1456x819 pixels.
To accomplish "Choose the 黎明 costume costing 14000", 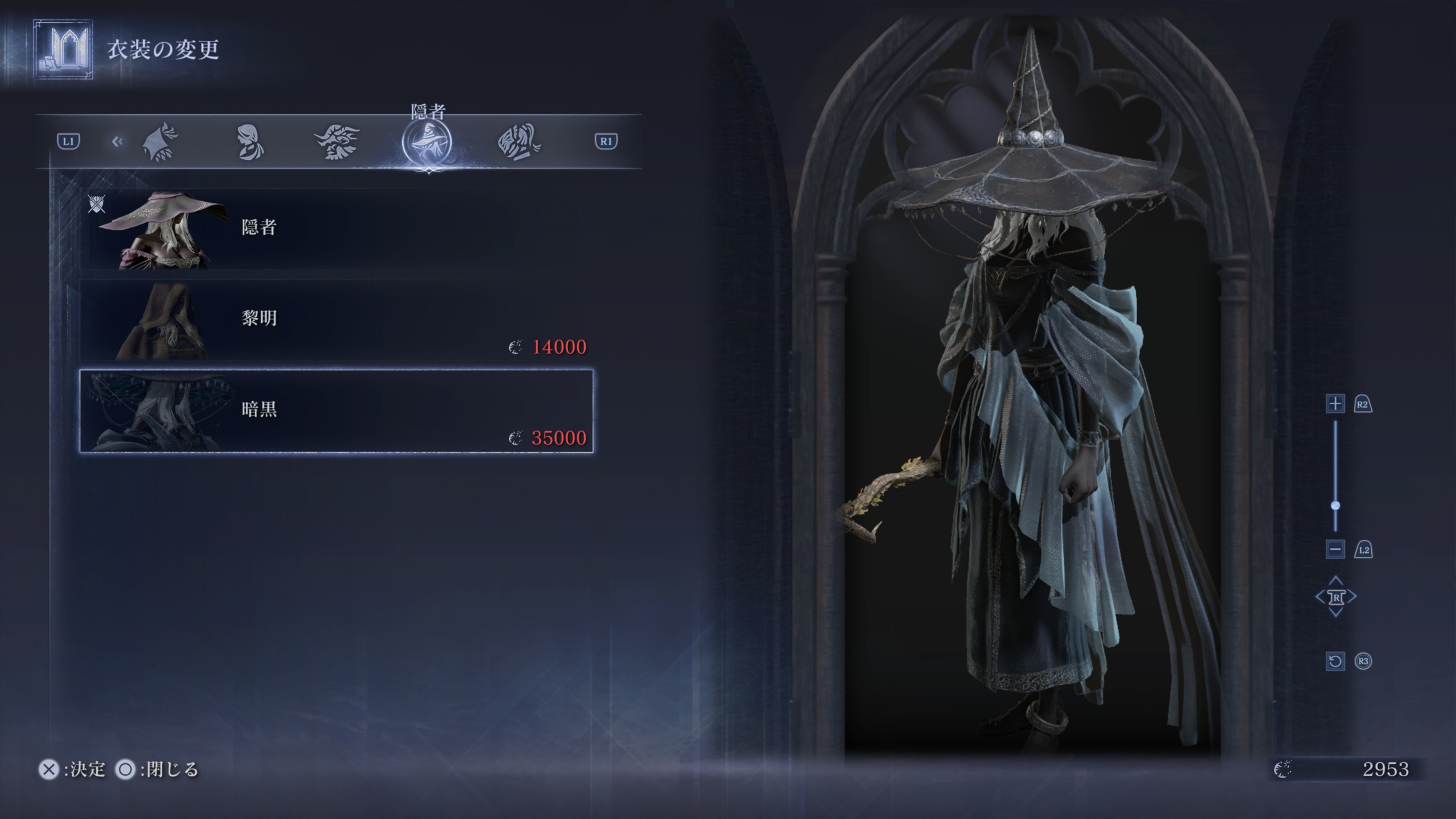I will pos(336,320).
